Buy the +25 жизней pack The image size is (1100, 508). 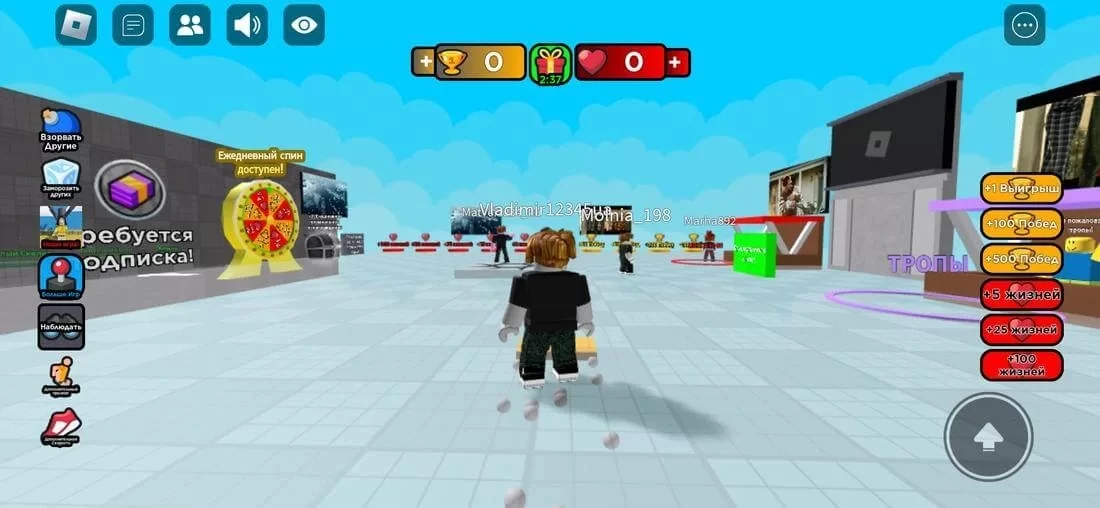pos(1022,329)
